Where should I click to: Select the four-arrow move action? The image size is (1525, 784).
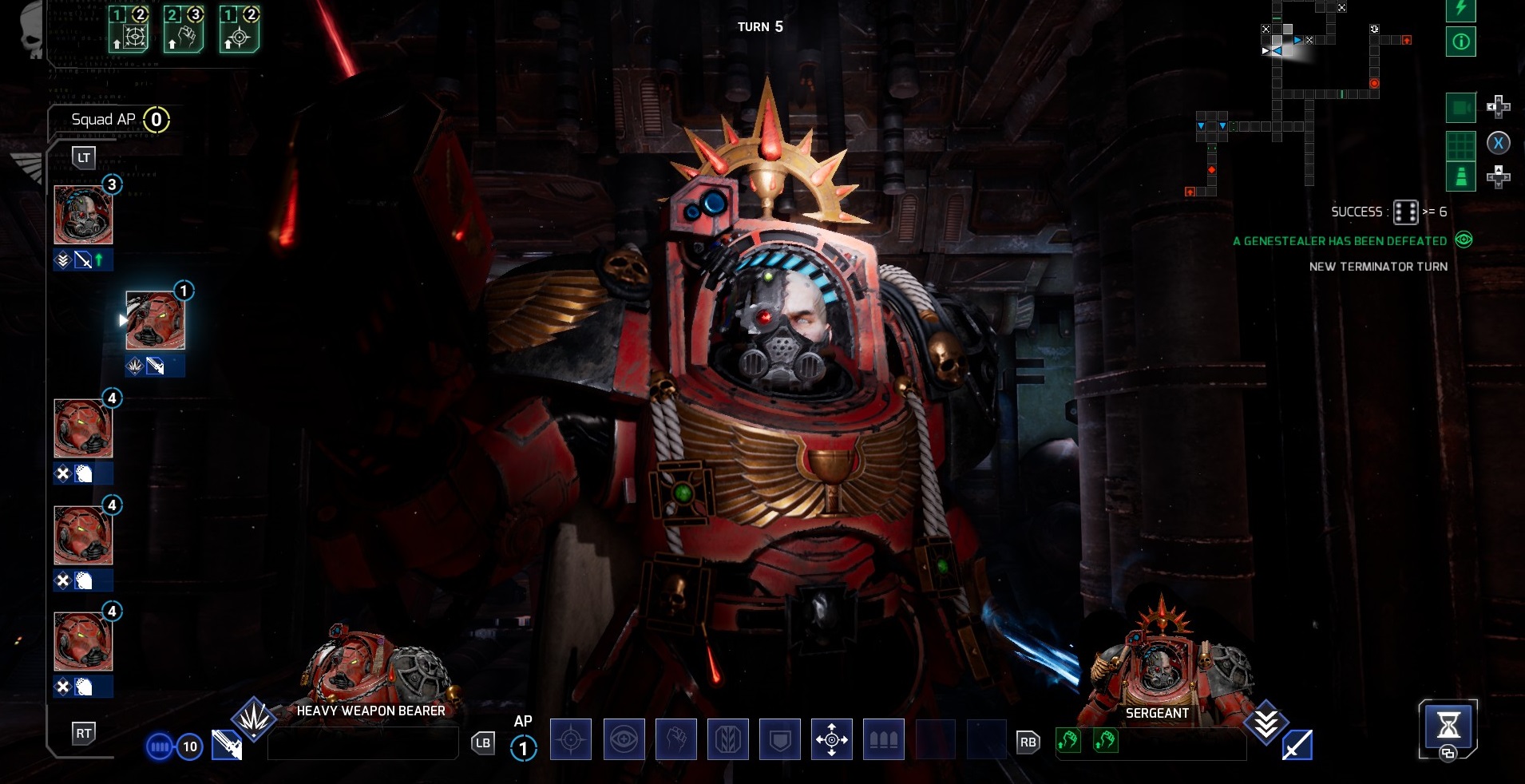[x=831, y=739]
